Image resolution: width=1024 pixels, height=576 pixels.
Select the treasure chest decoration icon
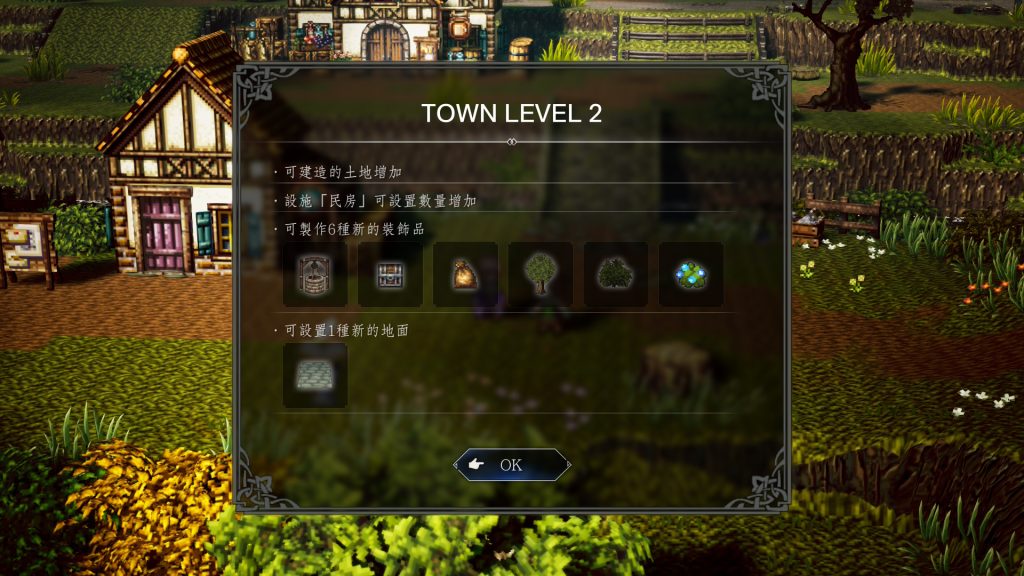tap(390, 274)
